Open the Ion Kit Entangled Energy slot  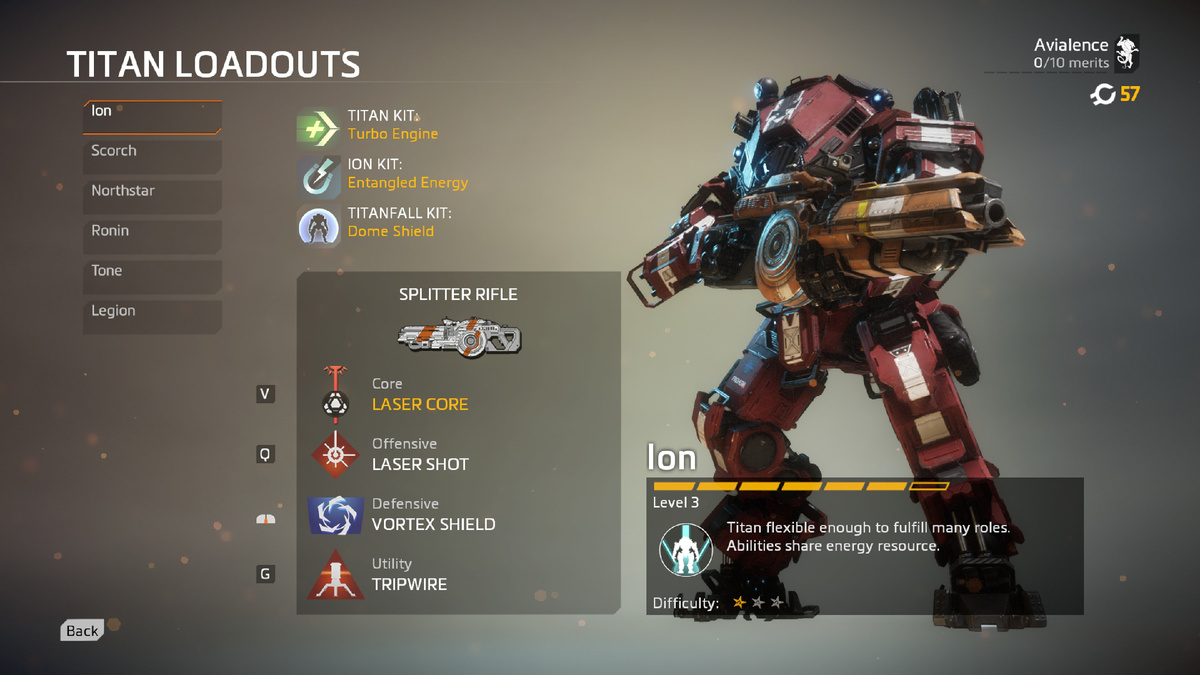pyautogui.click(x=319, y=176)
